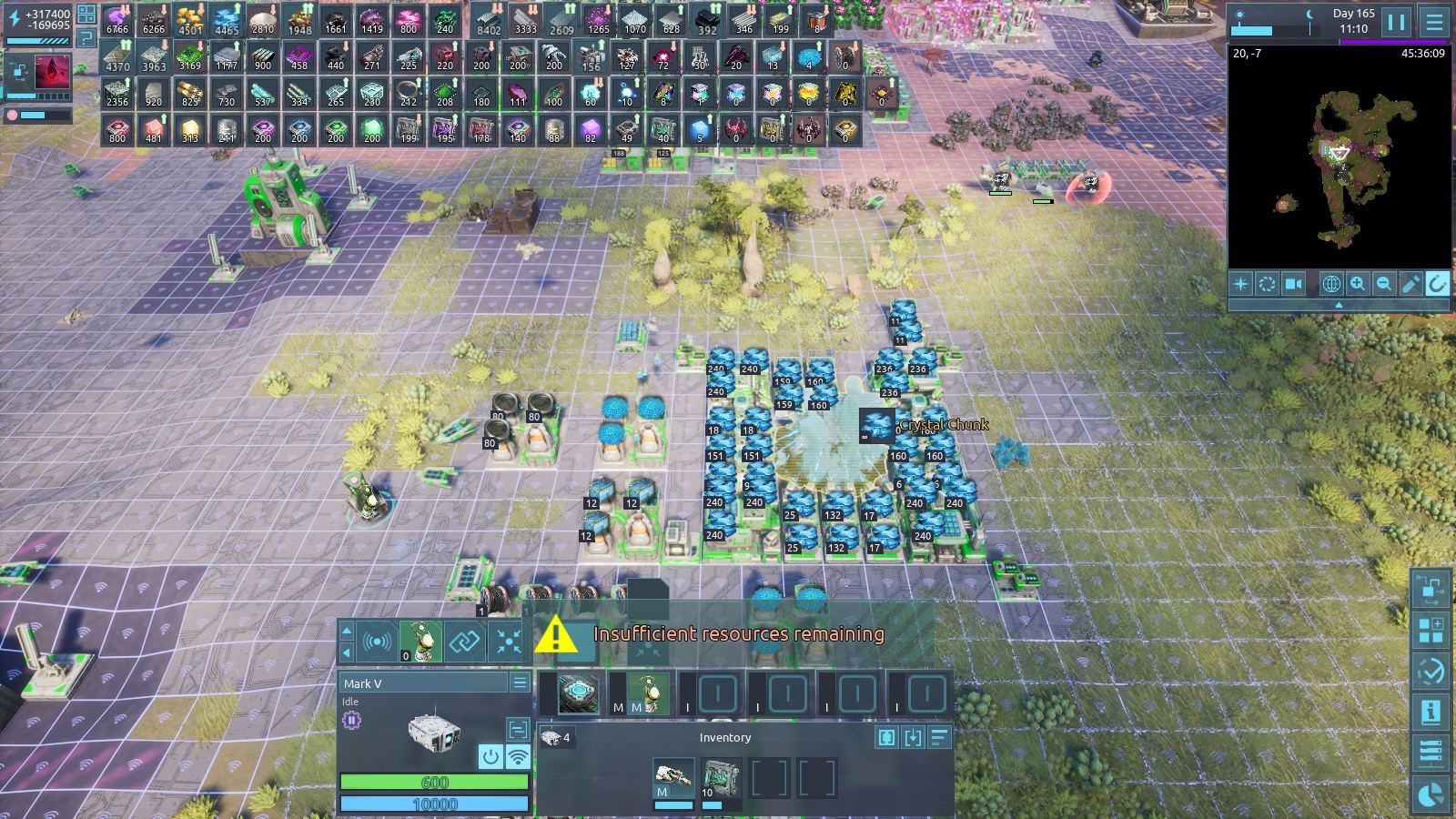Click the minimap zoom-out magnifier
The image size is (1456, 819).
click(1383, 284)
